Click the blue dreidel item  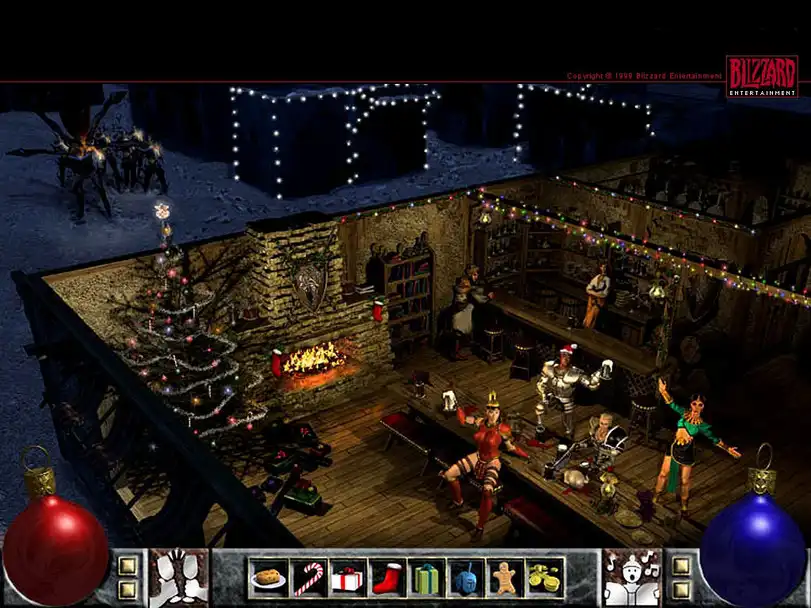[465, 578]
